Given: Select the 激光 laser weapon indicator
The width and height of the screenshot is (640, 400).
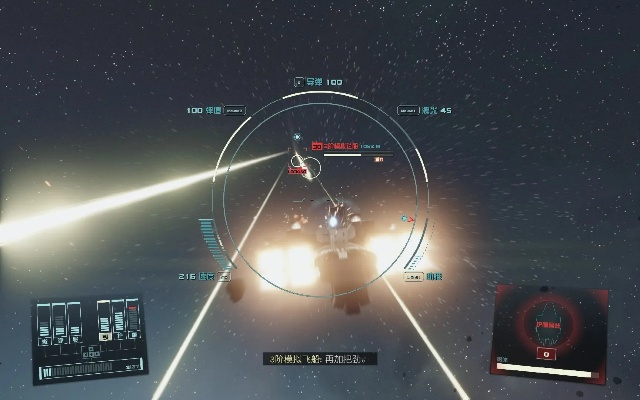Looking at the screenshot, I should point(425,110).
